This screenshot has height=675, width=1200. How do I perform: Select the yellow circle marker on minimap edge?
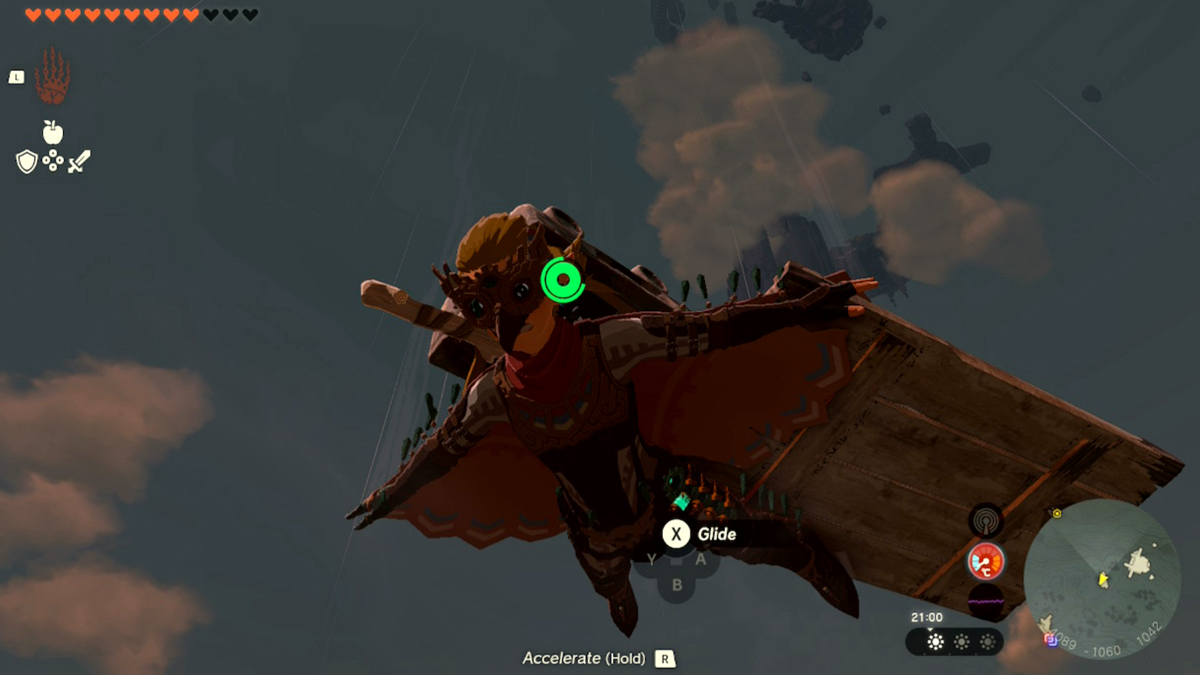1056,514
